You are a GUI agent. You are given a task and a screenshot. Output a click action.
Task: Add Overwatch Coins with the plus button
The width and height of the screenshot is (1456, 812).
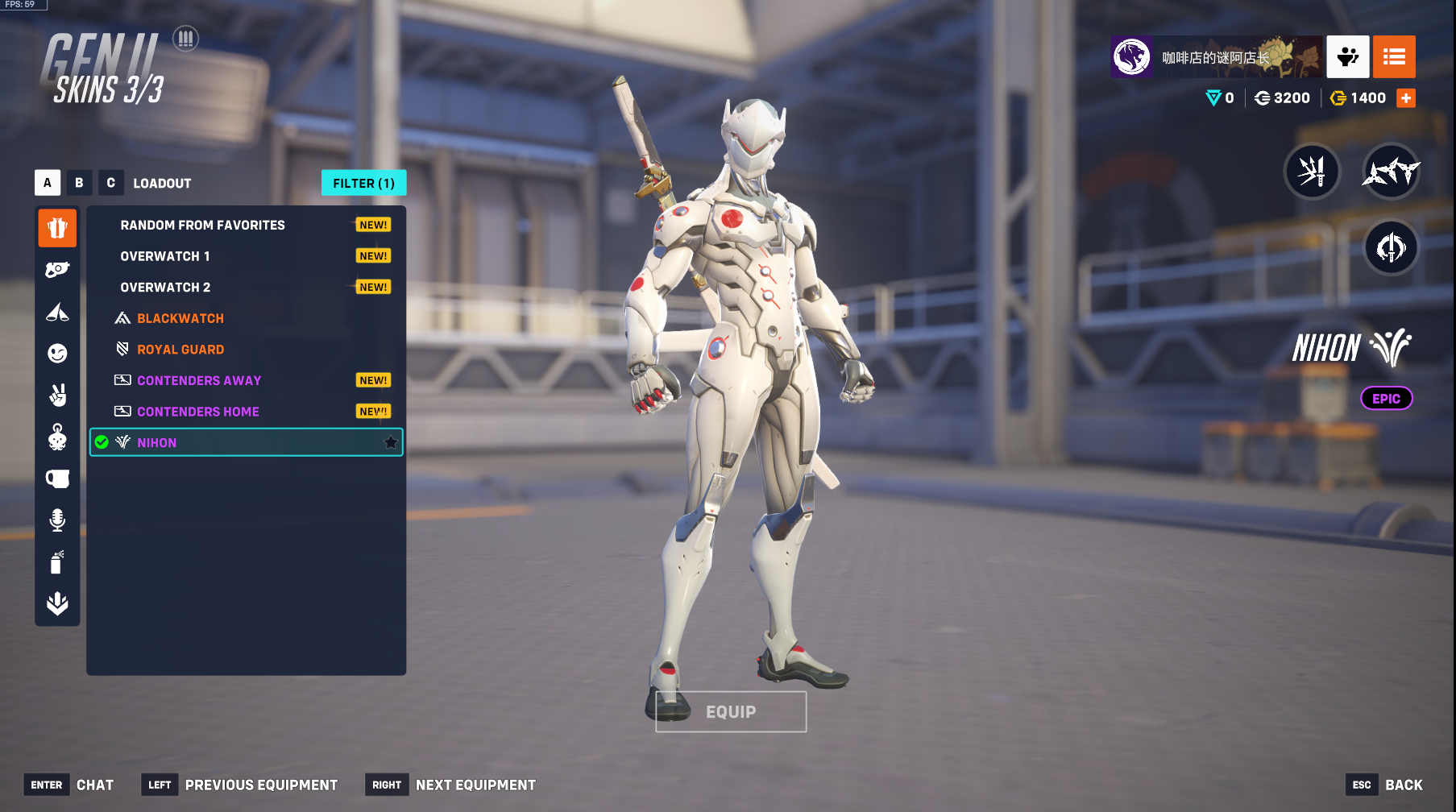[x=1406, y=98]
